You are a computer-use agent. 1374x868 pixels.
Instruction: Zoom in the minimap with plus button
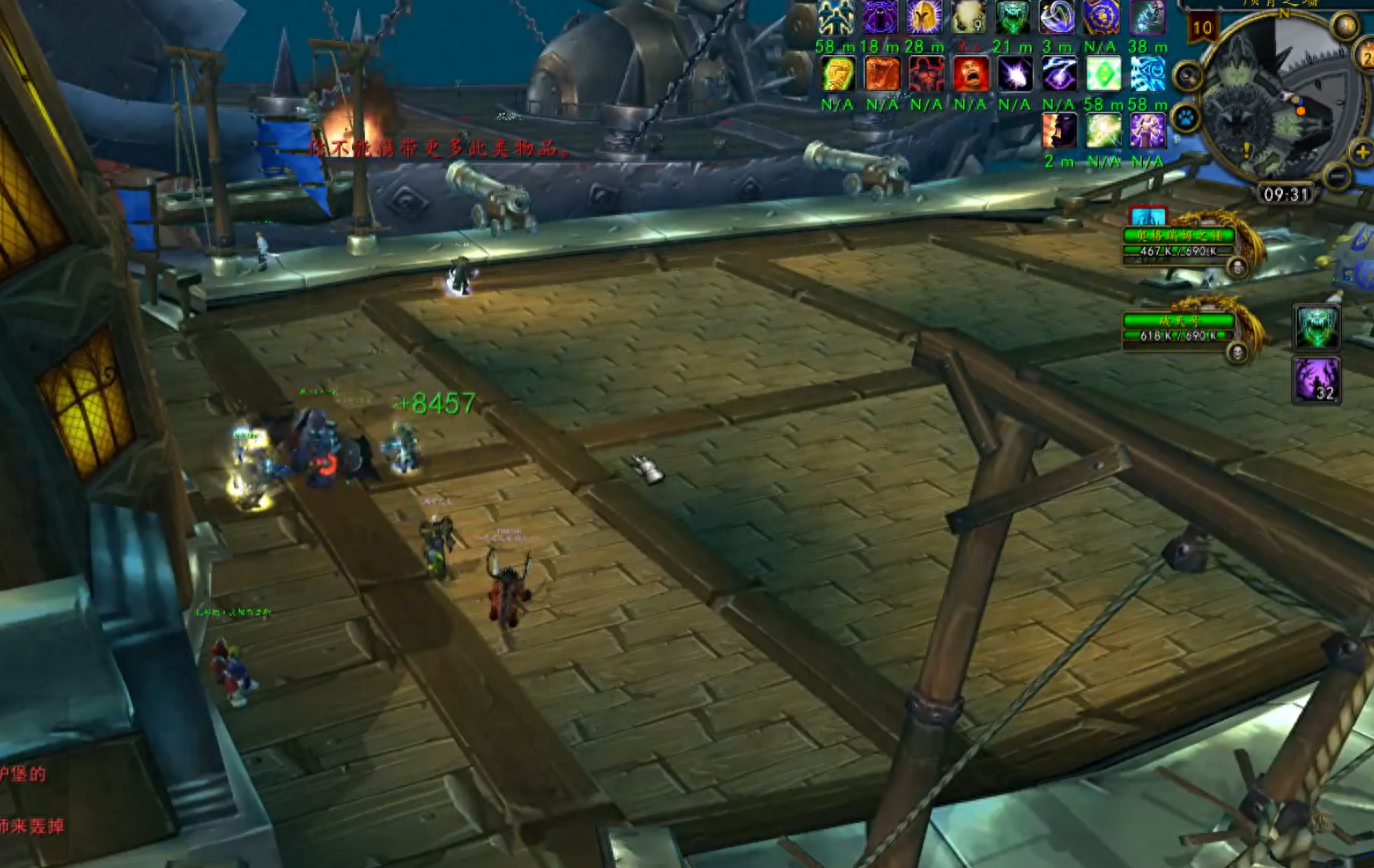click(x=1362, y=152)
